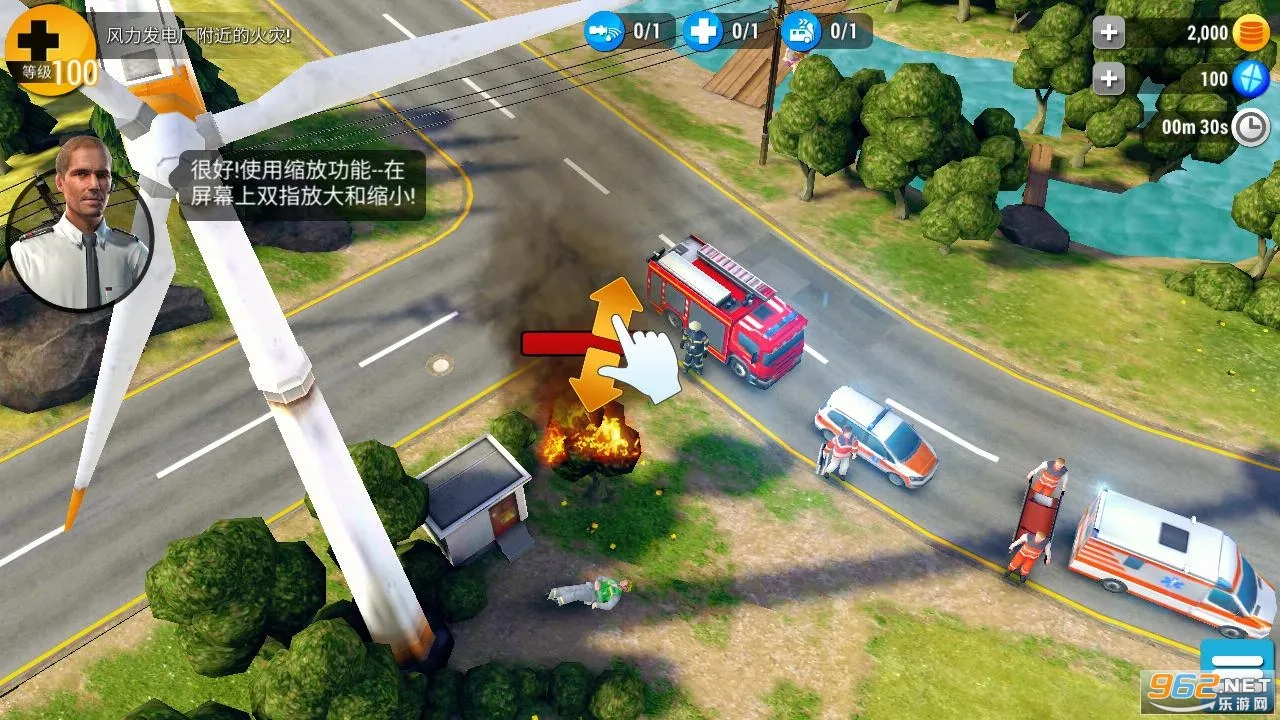This screenshot has height=720, width=1280.
Task: Open the blue panel button with white bars
Action: pyautogui.click(x=1236, y=661)
